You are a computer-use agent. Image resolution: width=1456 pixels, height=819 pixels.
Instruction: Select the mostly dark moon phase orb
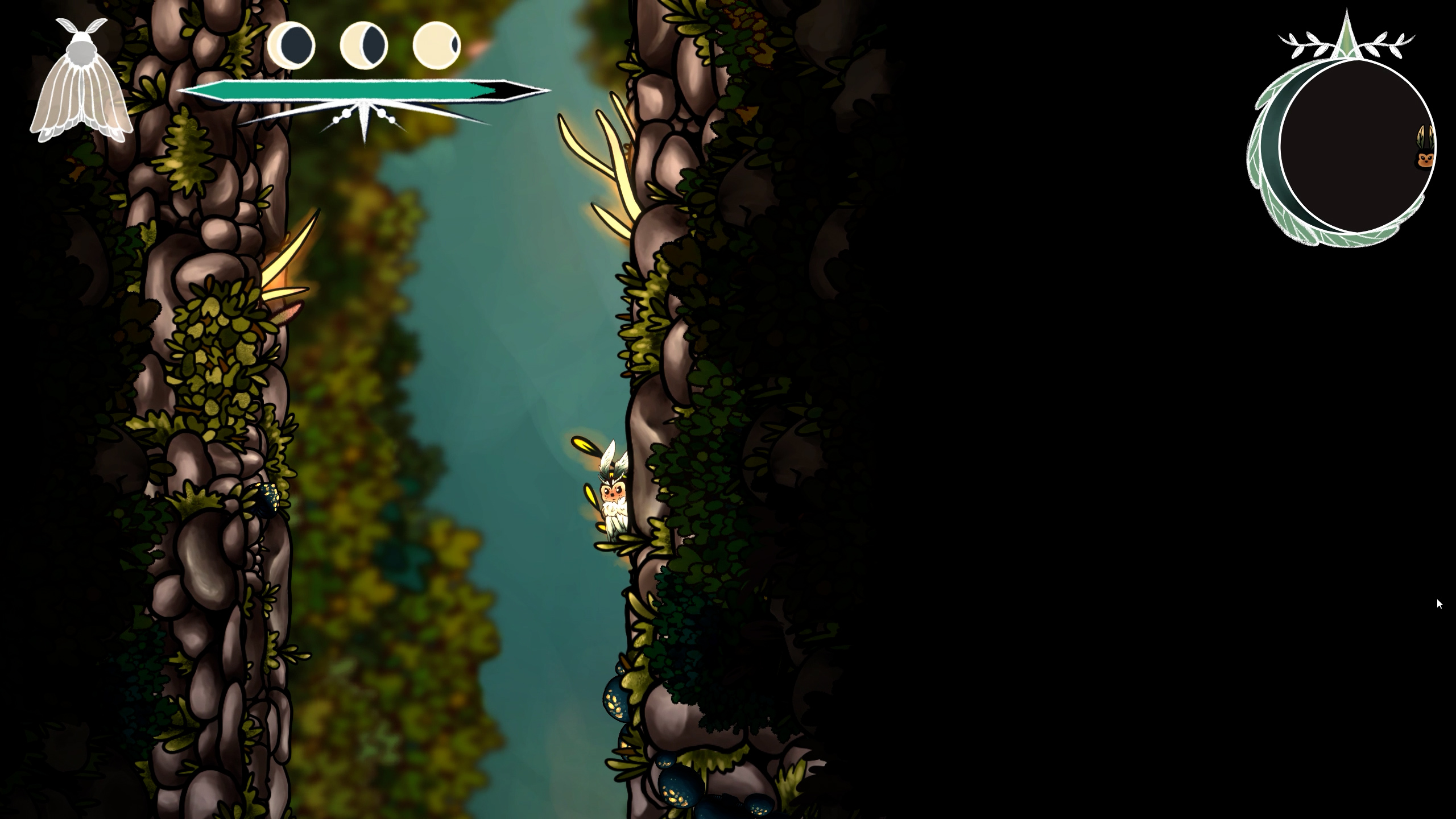click(x=291, y=45)
